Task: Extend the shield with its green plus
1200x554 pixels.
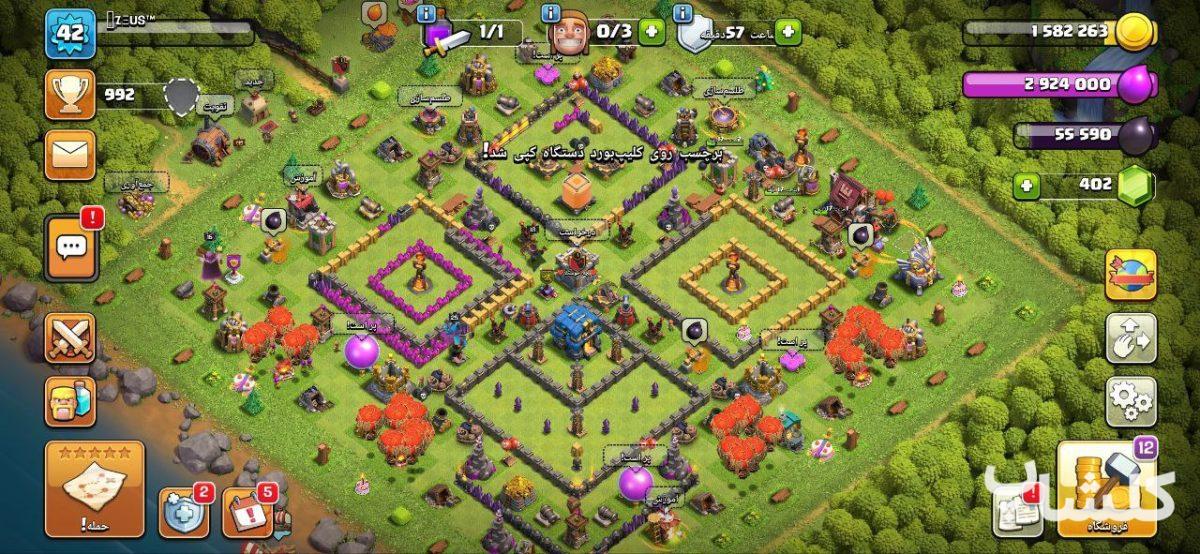Action: coord(787,32)
